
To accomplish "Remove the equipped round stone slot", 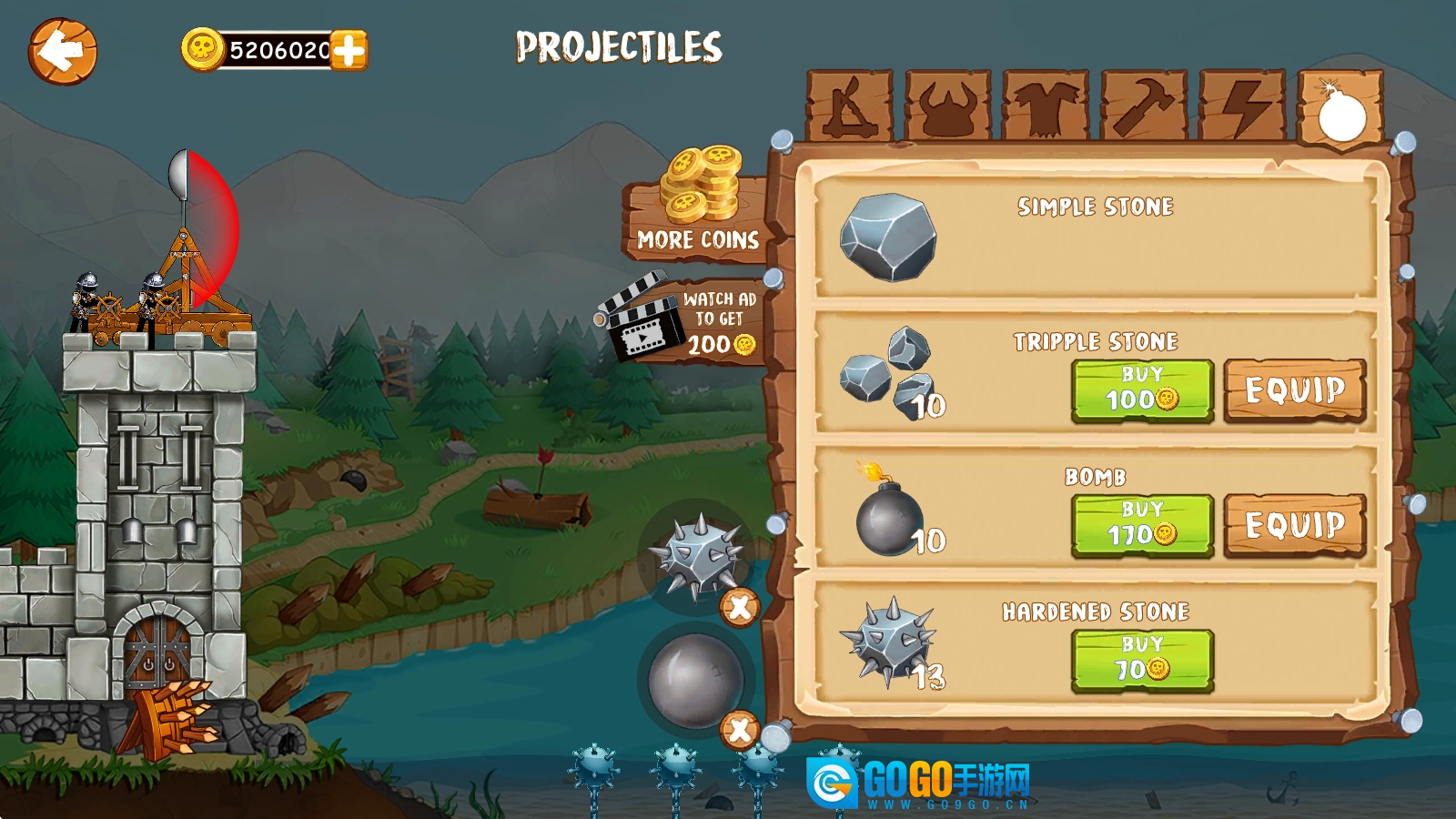I will 740,729.
